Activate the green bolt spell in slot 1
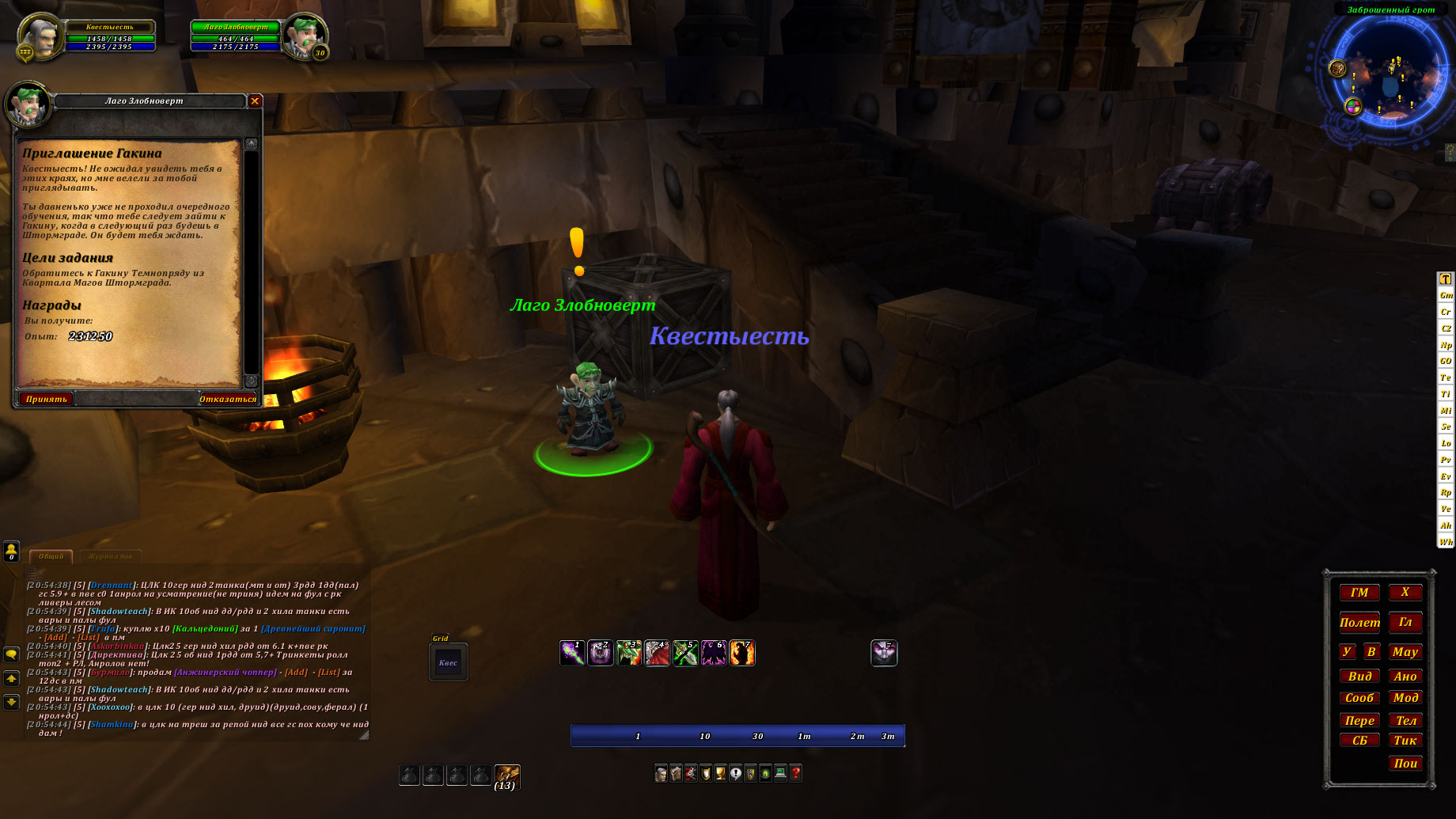1456x819 pixels. [572, 653]
